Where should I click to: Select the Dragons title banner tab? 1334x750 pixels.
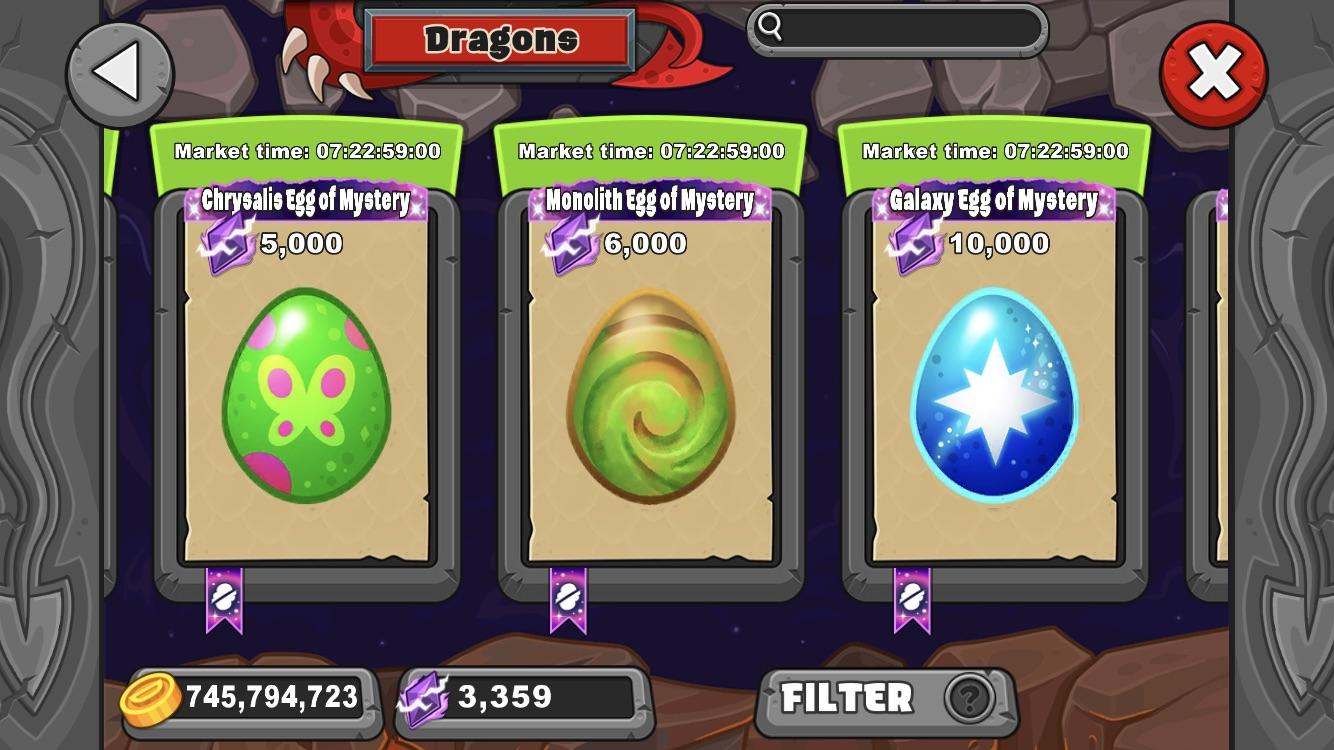[500, 38]
